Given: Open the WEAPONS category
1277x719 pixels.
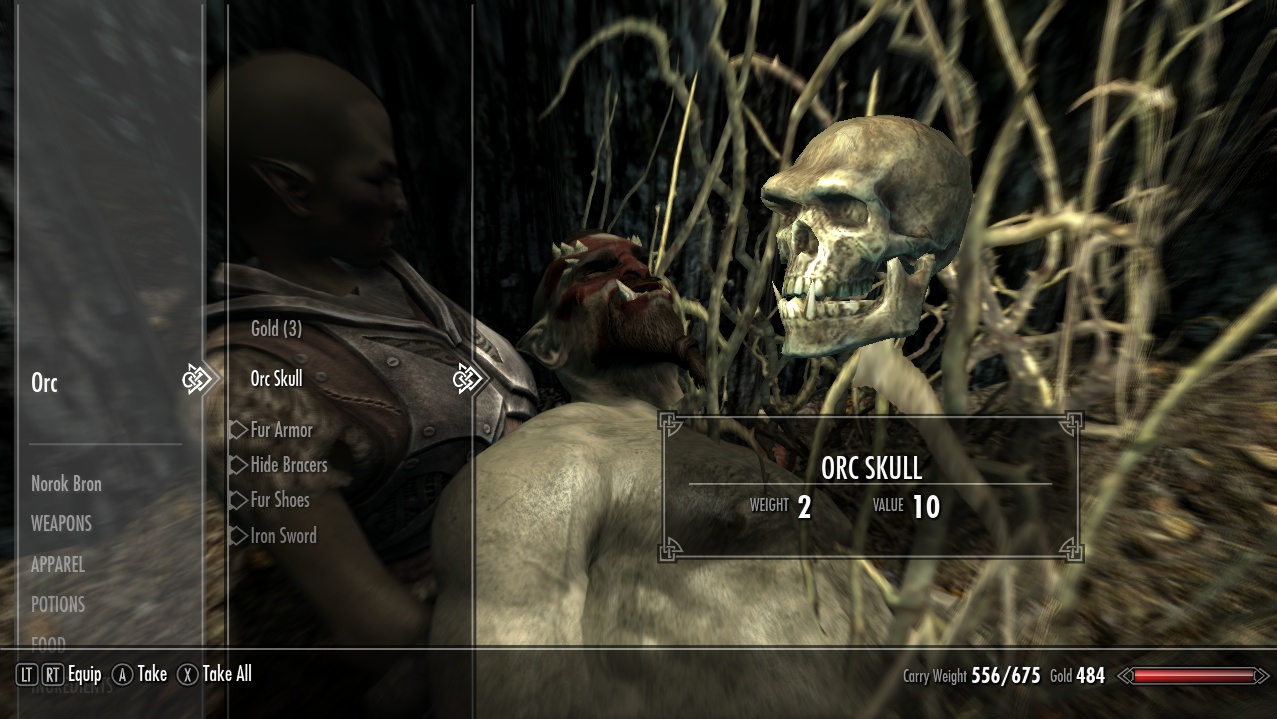Looking at the screenshot, I should (x=61, y=524).
